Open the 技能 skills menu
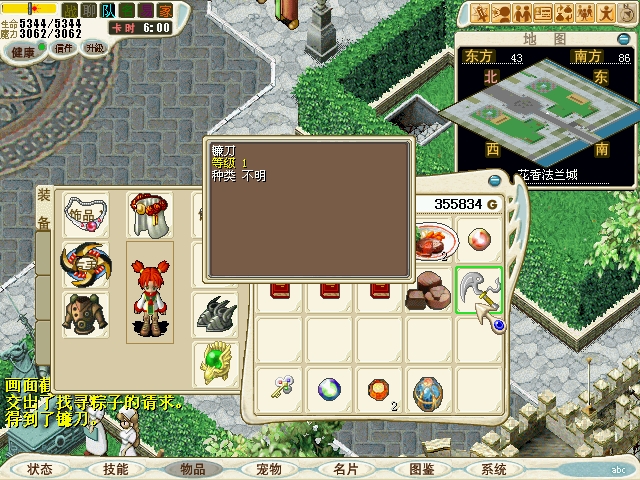Screen dimensions: 640x480 [114, 468]
